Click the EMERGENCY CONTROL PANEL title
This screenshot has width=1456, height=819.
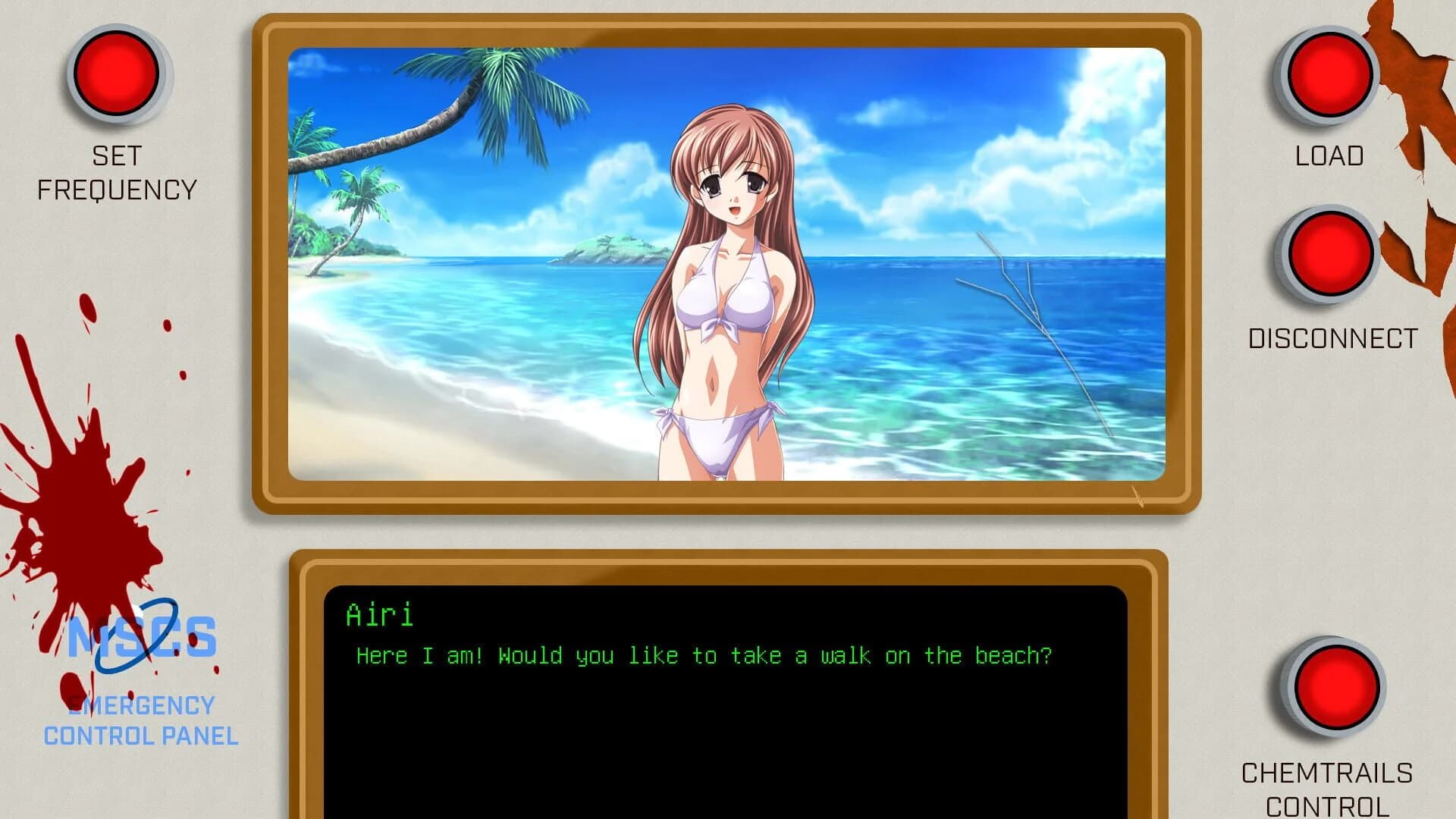tap(142, 719)
